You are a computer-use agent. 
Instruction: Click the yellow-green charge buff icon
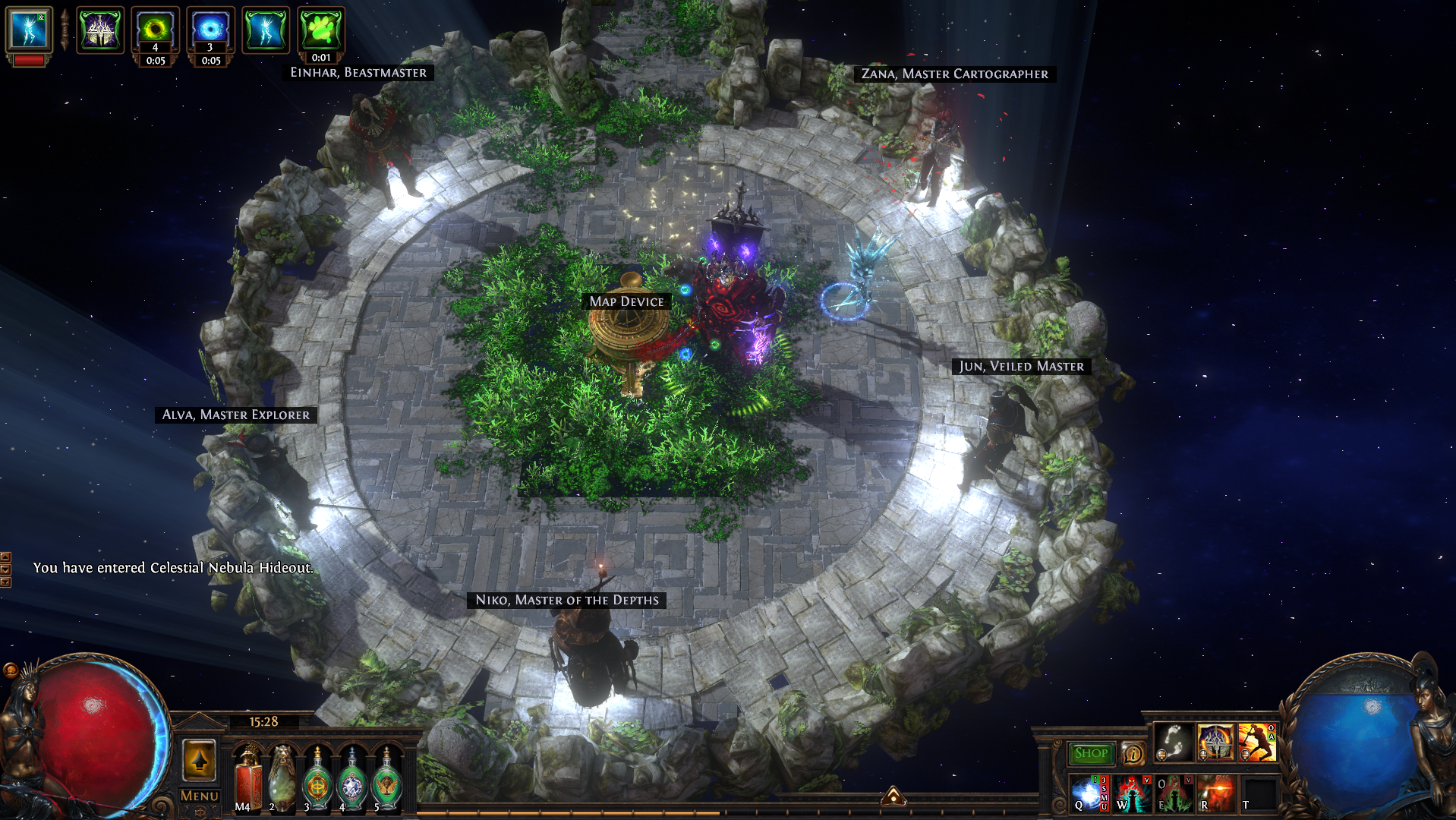pos(155,30)
